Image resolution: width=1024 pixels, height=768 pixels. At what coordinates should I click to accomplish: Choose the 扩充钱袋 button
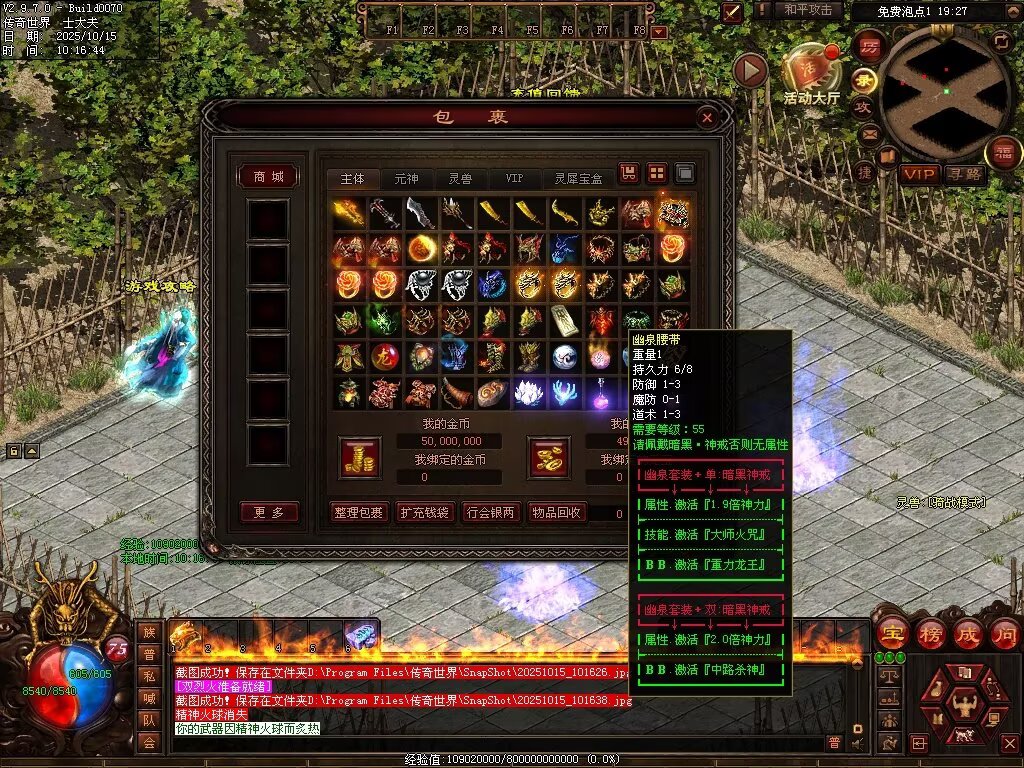click(424, 513)
